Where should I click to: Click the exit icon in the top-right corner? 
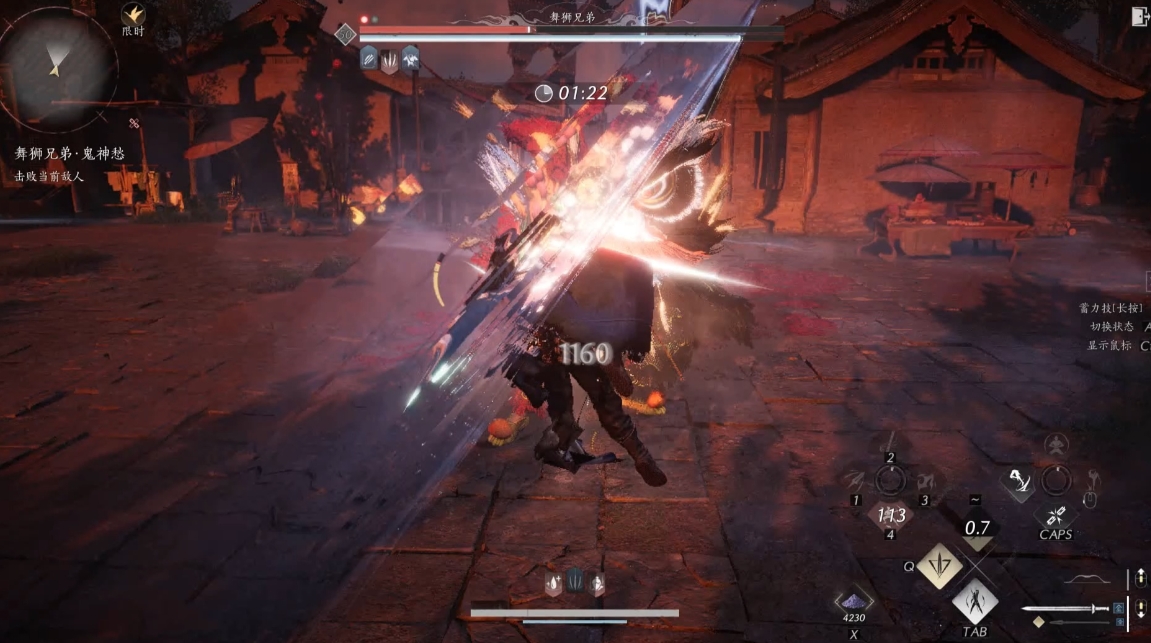1139,16
